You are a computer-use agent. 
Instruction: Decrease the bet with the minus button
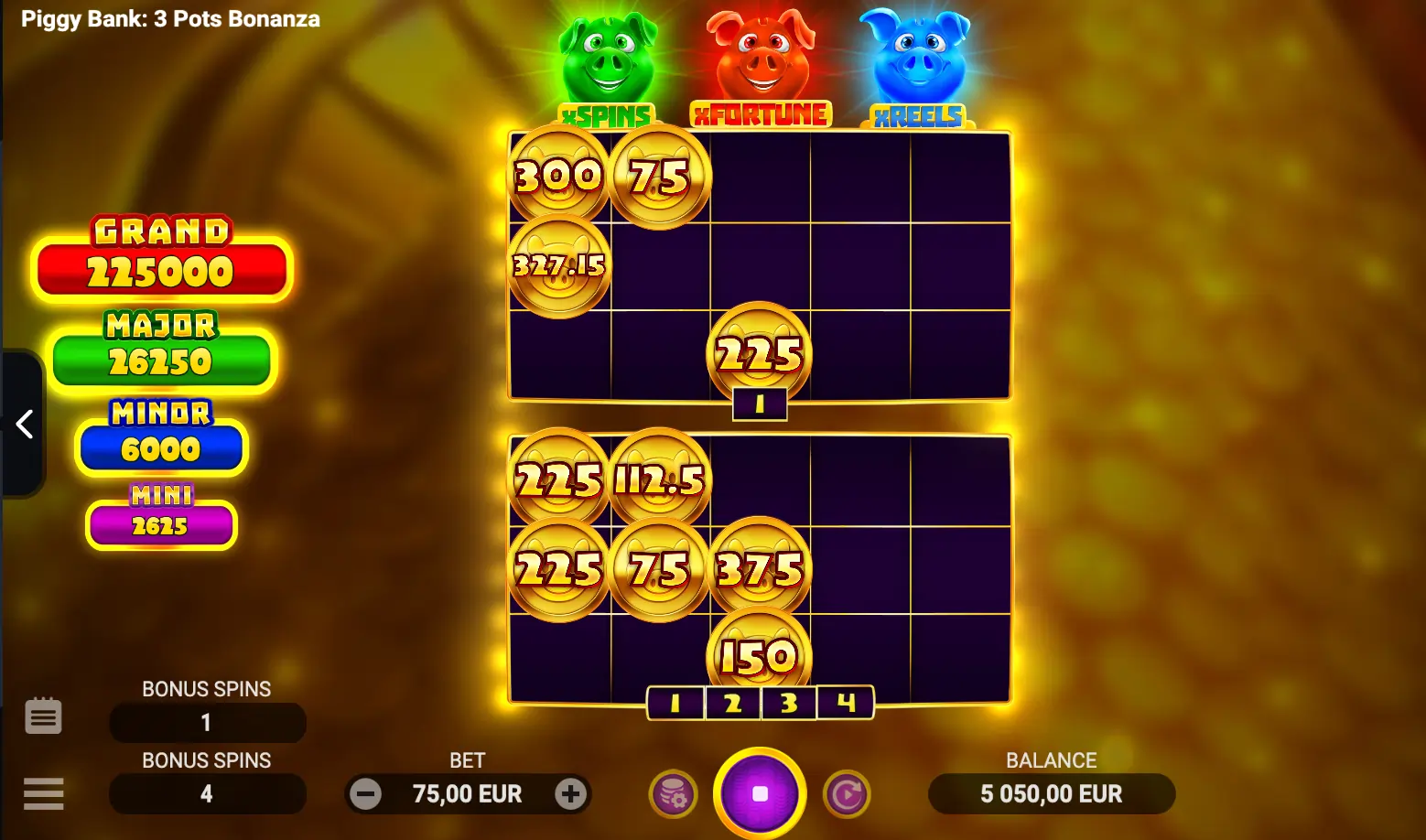tap(366, 793)
